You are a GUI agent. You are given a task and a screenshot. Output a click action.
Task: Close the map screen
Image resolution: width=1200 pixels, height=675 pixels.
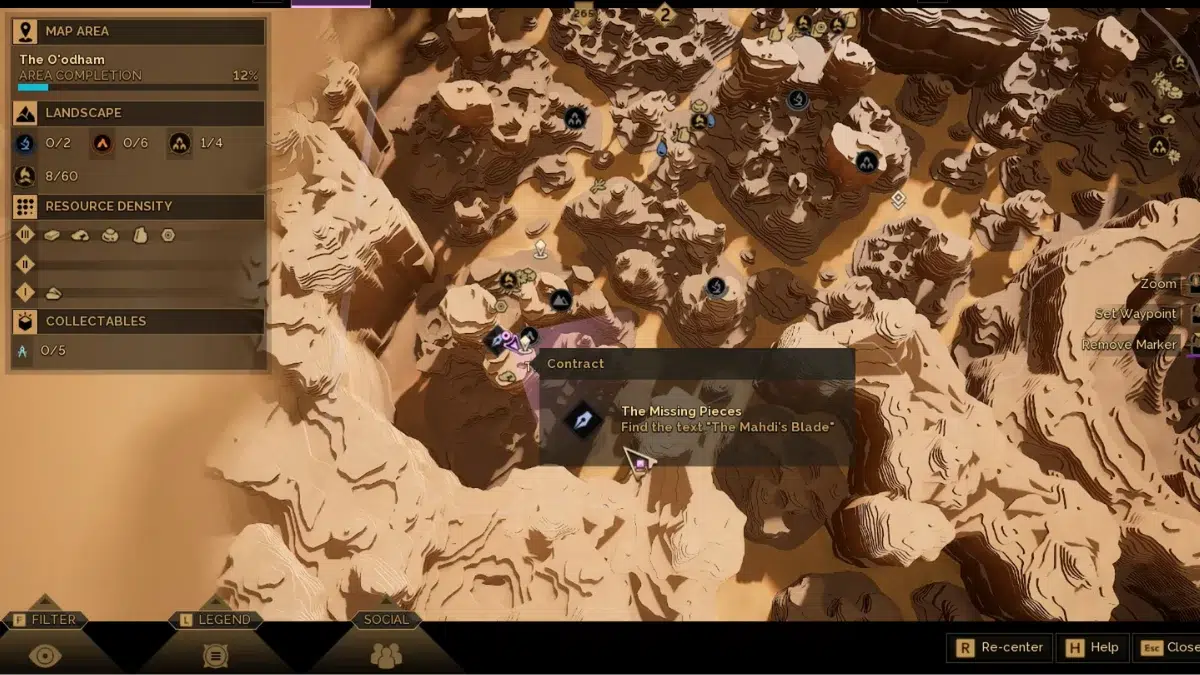(x=1170, y=647)
